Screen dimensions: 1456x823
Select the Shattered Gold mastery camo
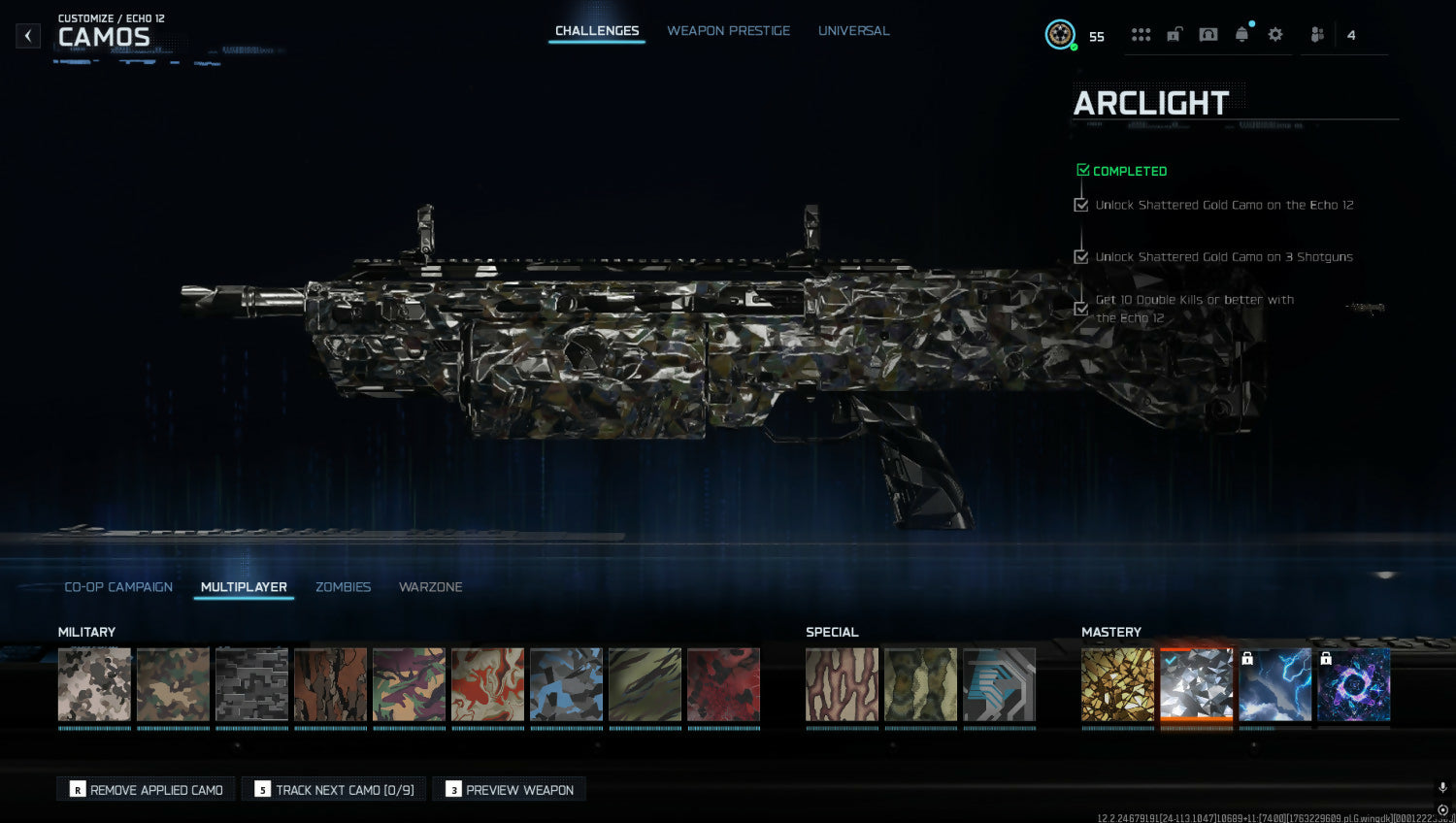[1118, 684]
